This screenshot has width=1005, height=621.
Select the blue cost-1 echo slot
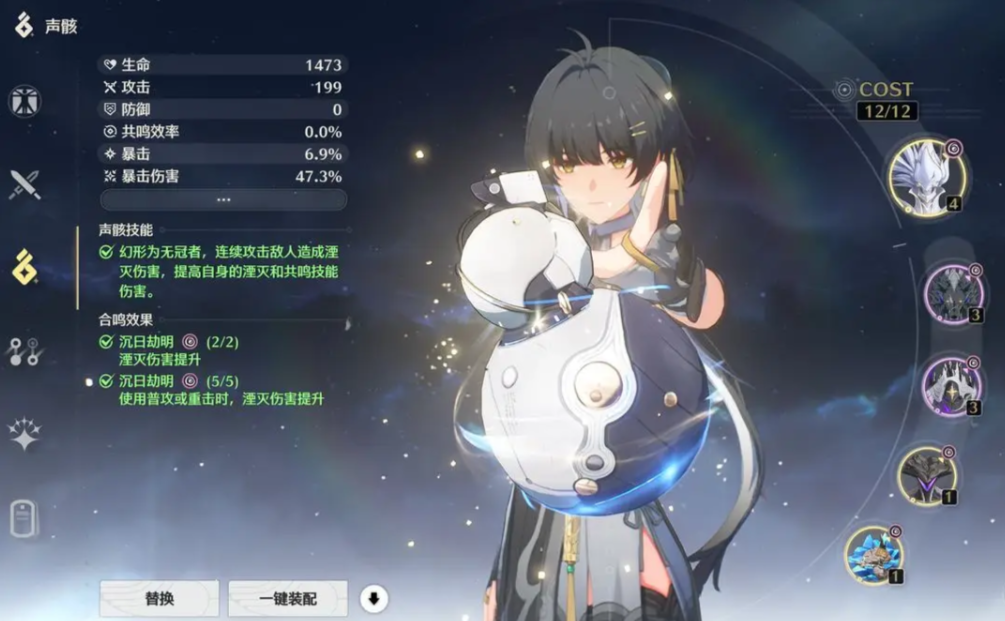(873, 554)
